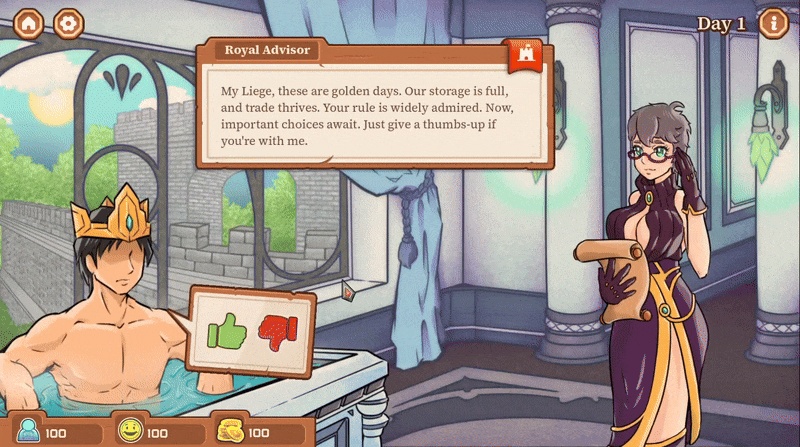Go to the home screen button

click(x=28, y=24)
